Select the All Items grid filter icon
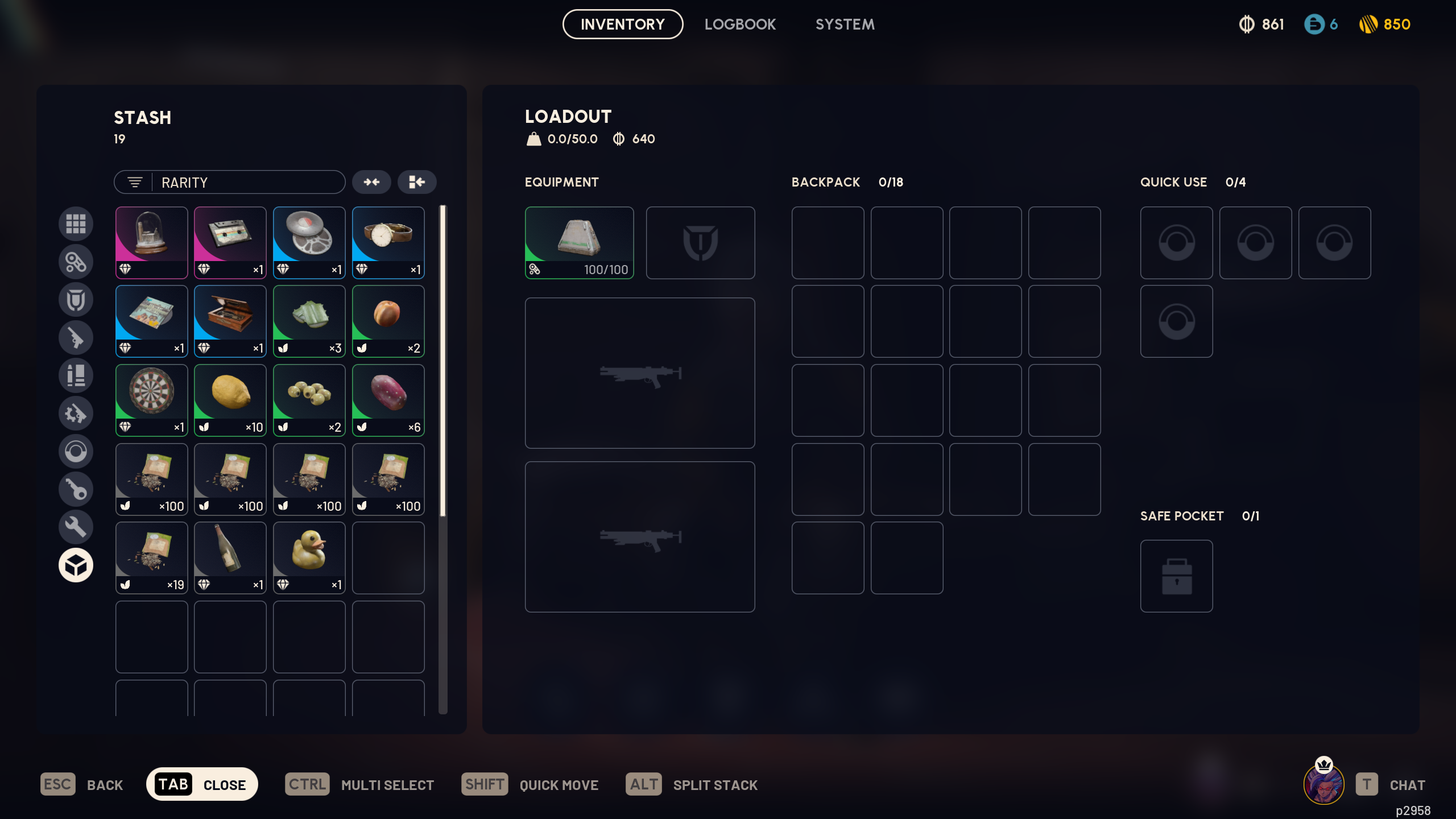The image size is (1456, 819). (76, 224)
